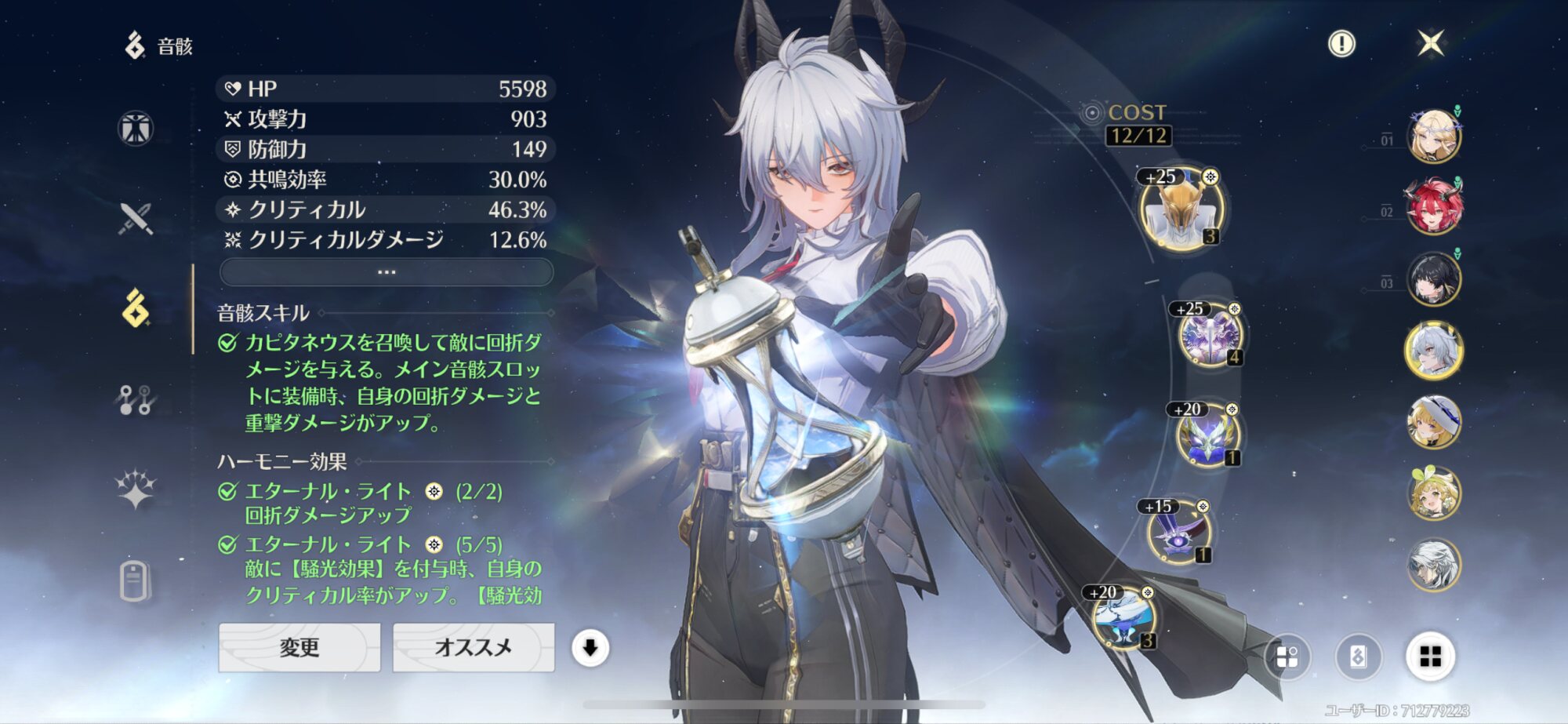
Task: Select the +25 golden helmet main echo
Action: [x=1180, y=210]
